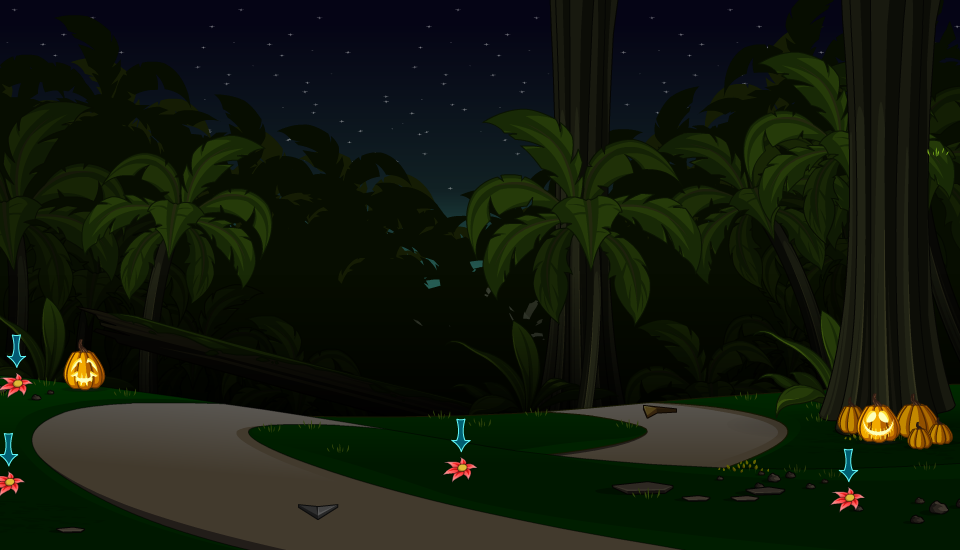960x550 pixels.
Task: Collect the marked flower below the pumpkin pile
Action: click(848, 498)
